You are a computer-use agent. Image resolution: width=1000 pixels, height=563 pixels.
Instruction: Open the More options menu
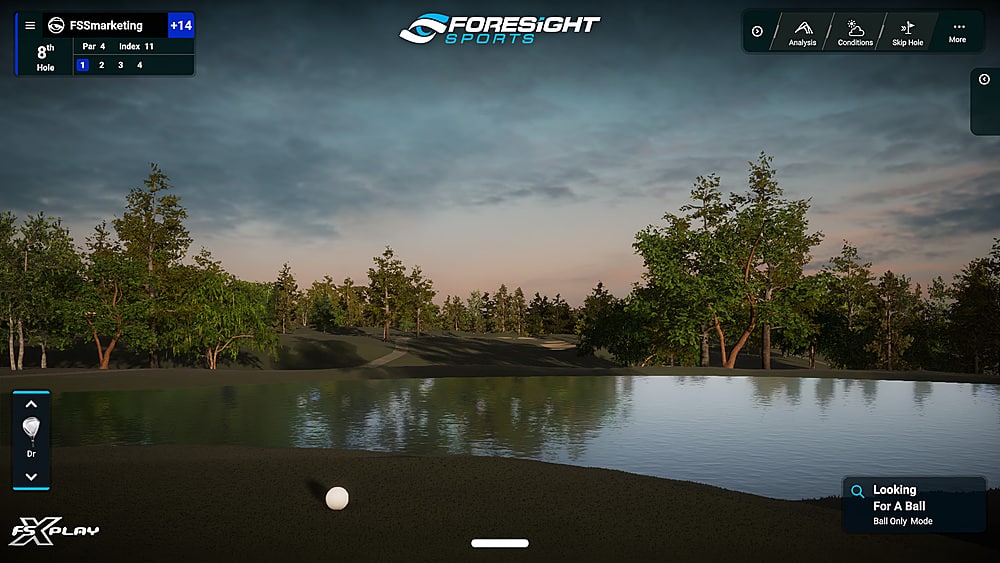point(957,32)
